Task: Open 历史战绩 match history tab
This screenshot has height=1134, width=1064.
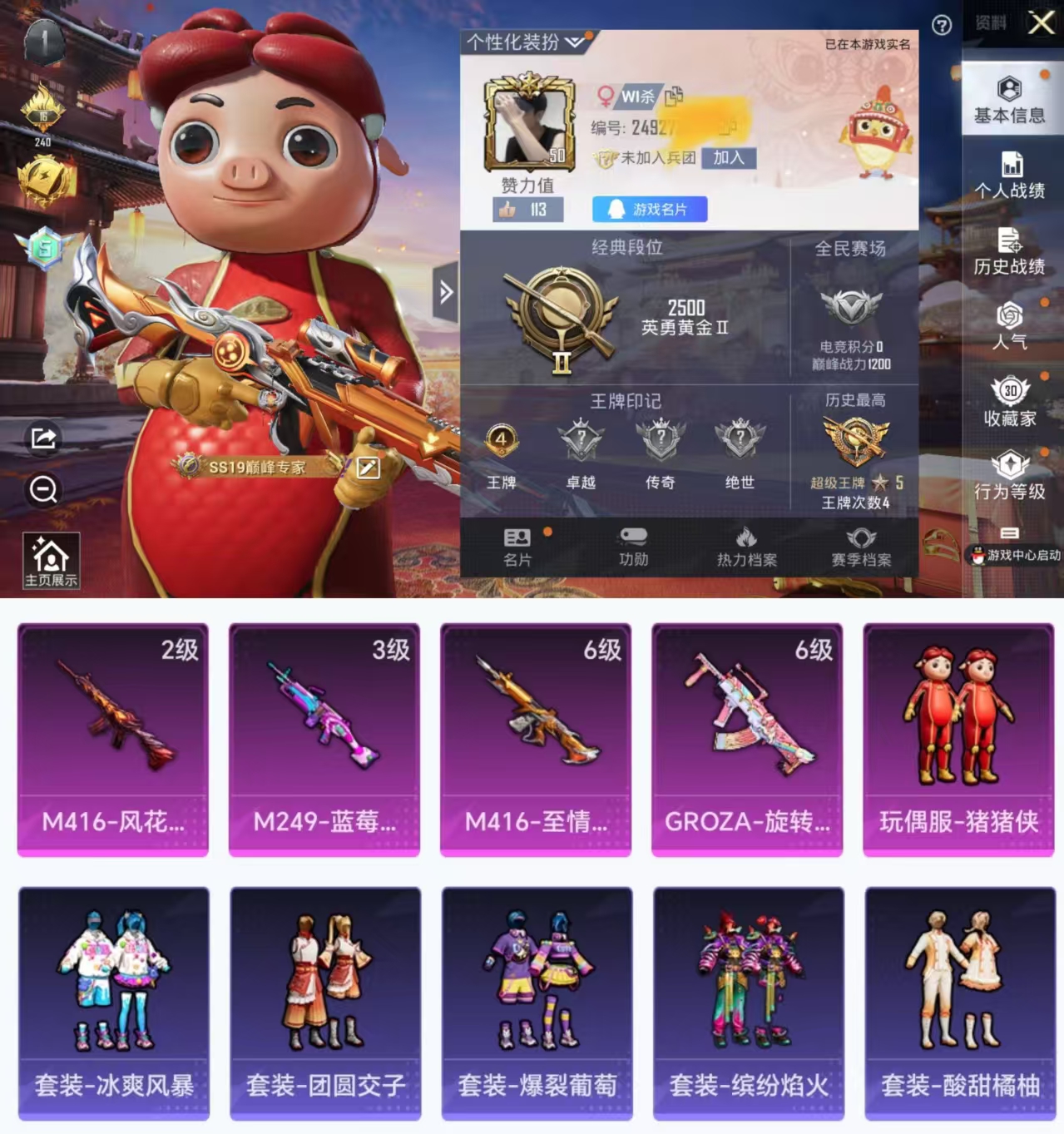Action: point(1009,251)
